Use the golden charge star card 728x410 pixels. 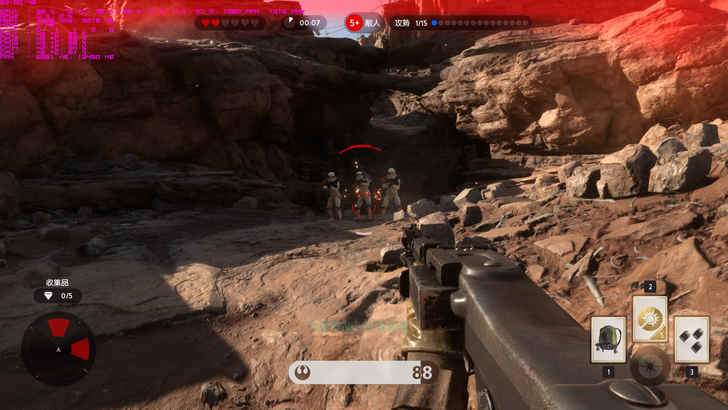point(650,319)
